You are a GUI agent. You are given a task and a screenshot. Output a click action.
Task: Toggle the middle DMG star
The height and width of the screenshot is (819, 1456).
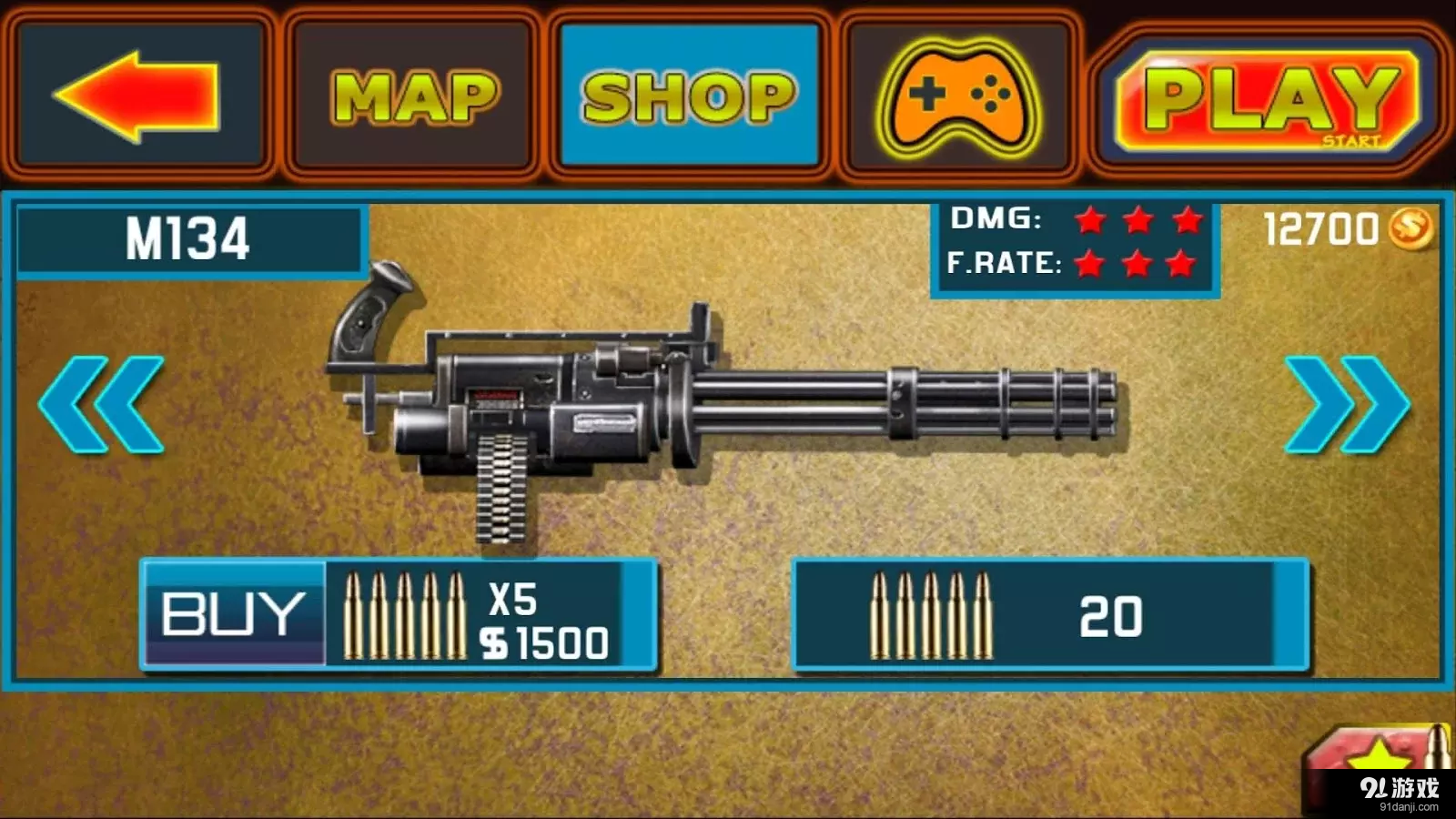click(x=1137, y=220)
